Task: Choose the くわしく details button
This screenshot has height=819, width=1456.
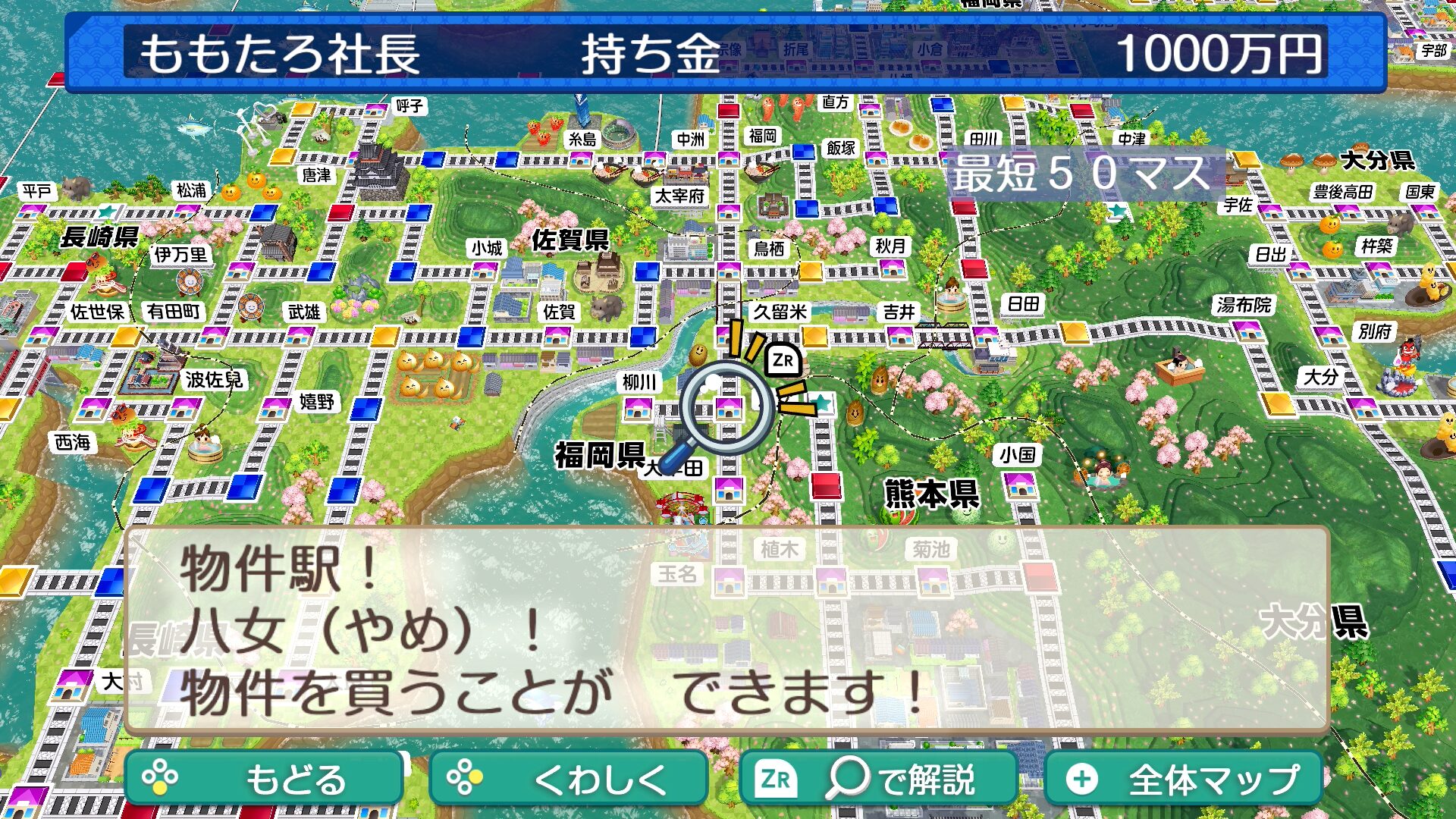Action: [x=569, y=779]
